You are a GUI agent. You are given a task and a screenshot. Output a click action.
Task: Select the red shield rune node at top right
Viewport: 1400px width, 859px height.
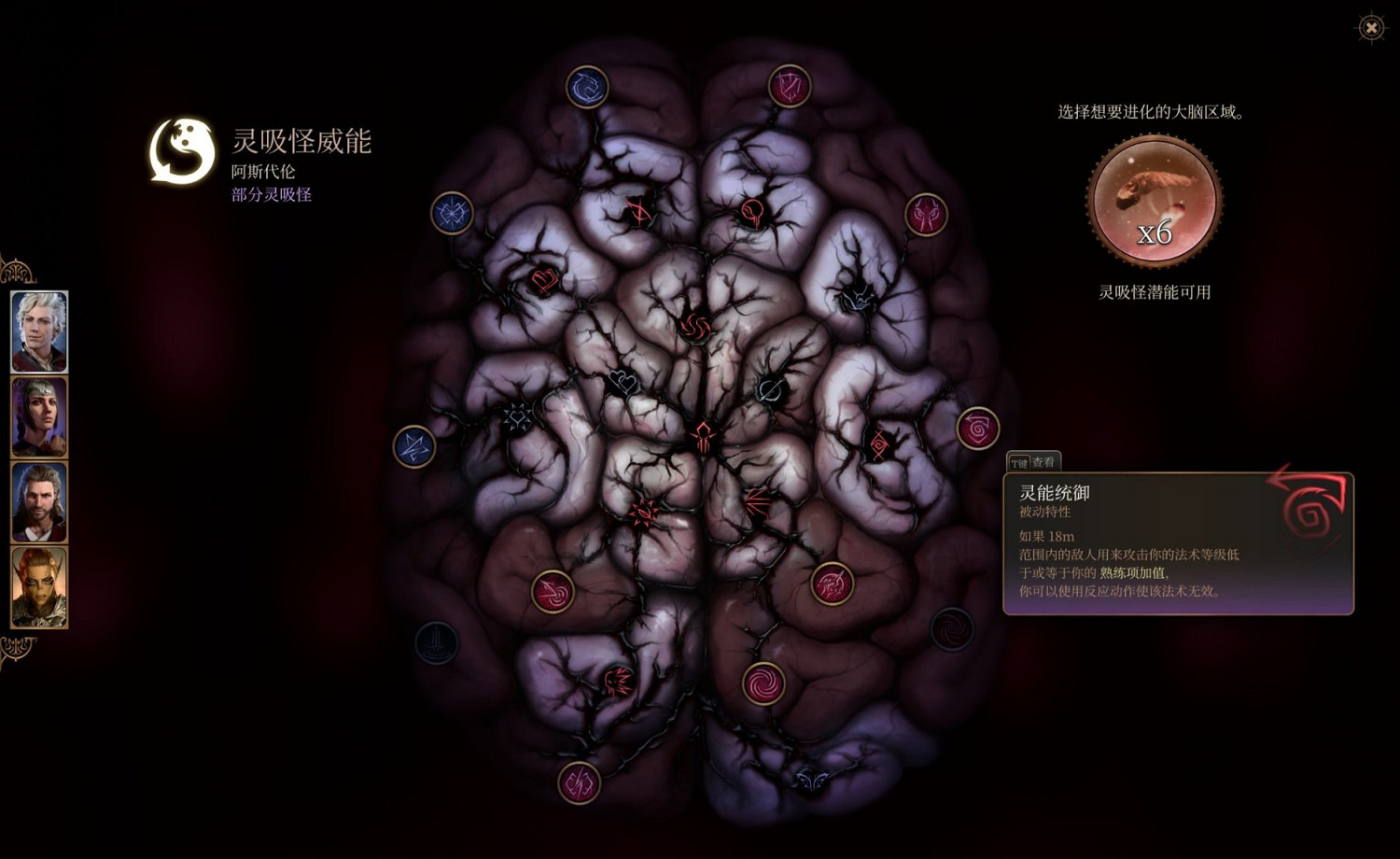pos(787,84)
